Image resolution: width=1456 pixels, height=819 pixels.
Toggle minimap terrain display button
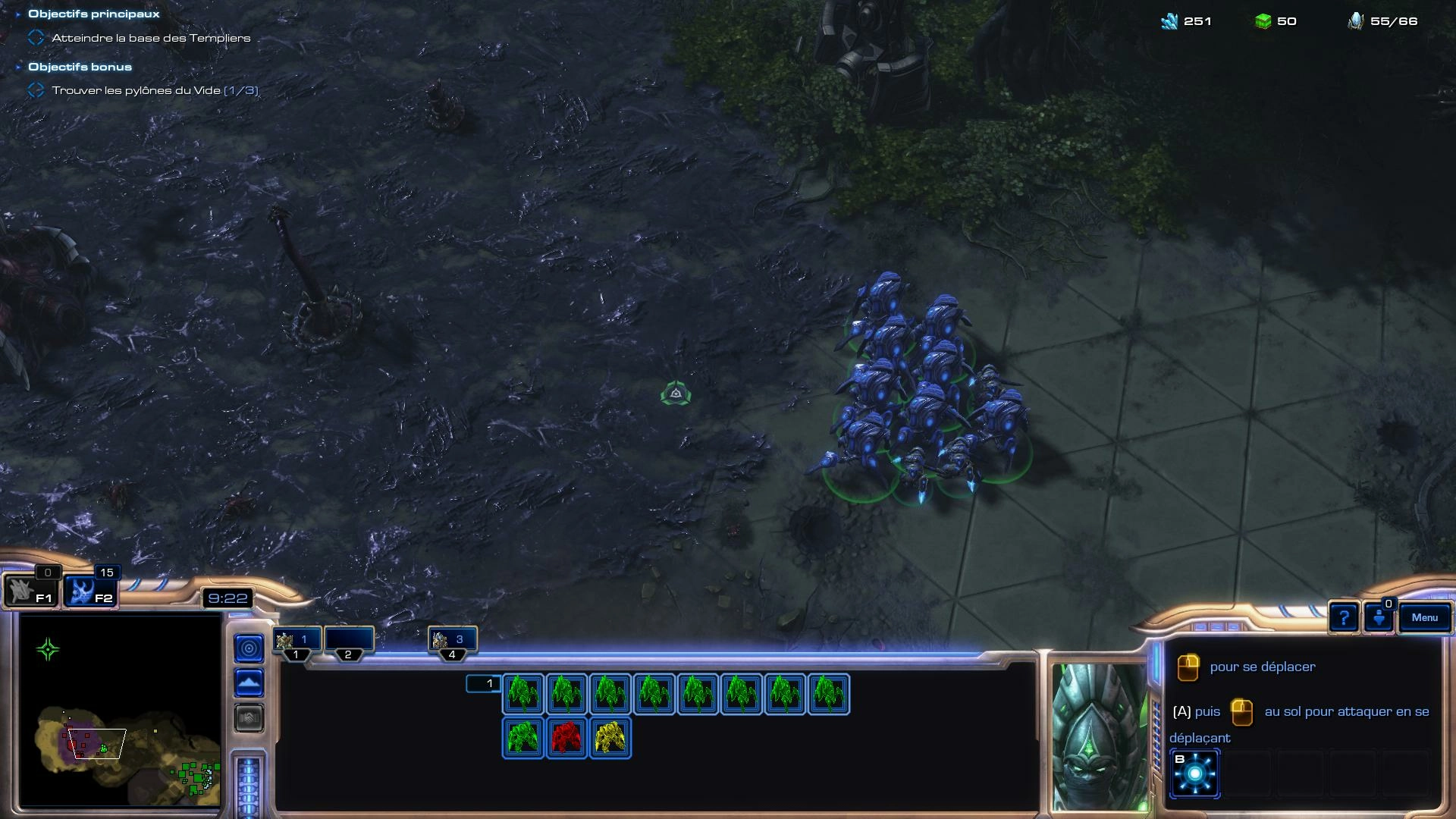(249, 683)
